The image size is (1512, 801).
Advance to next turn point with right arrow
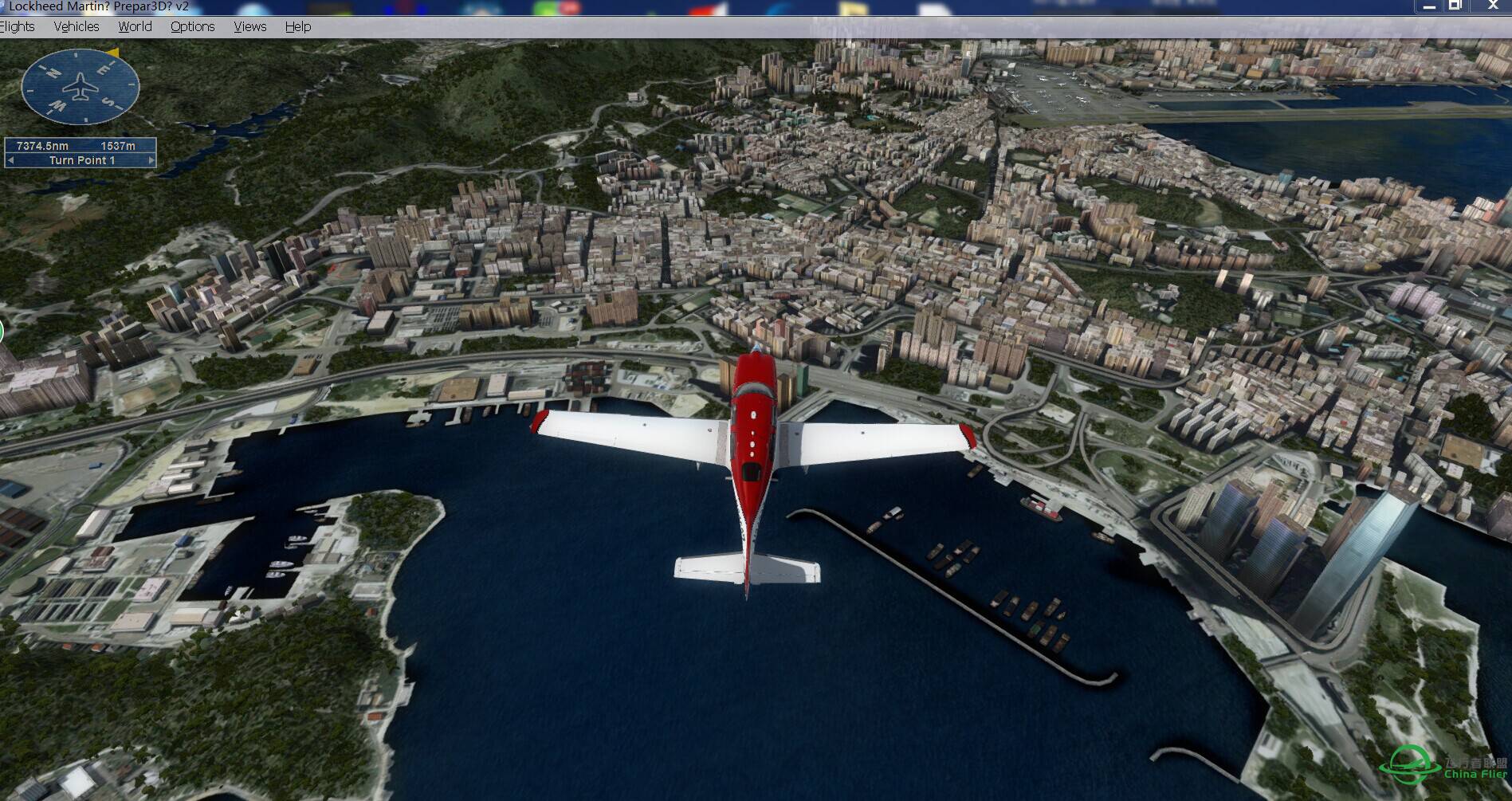click(151, 160)
